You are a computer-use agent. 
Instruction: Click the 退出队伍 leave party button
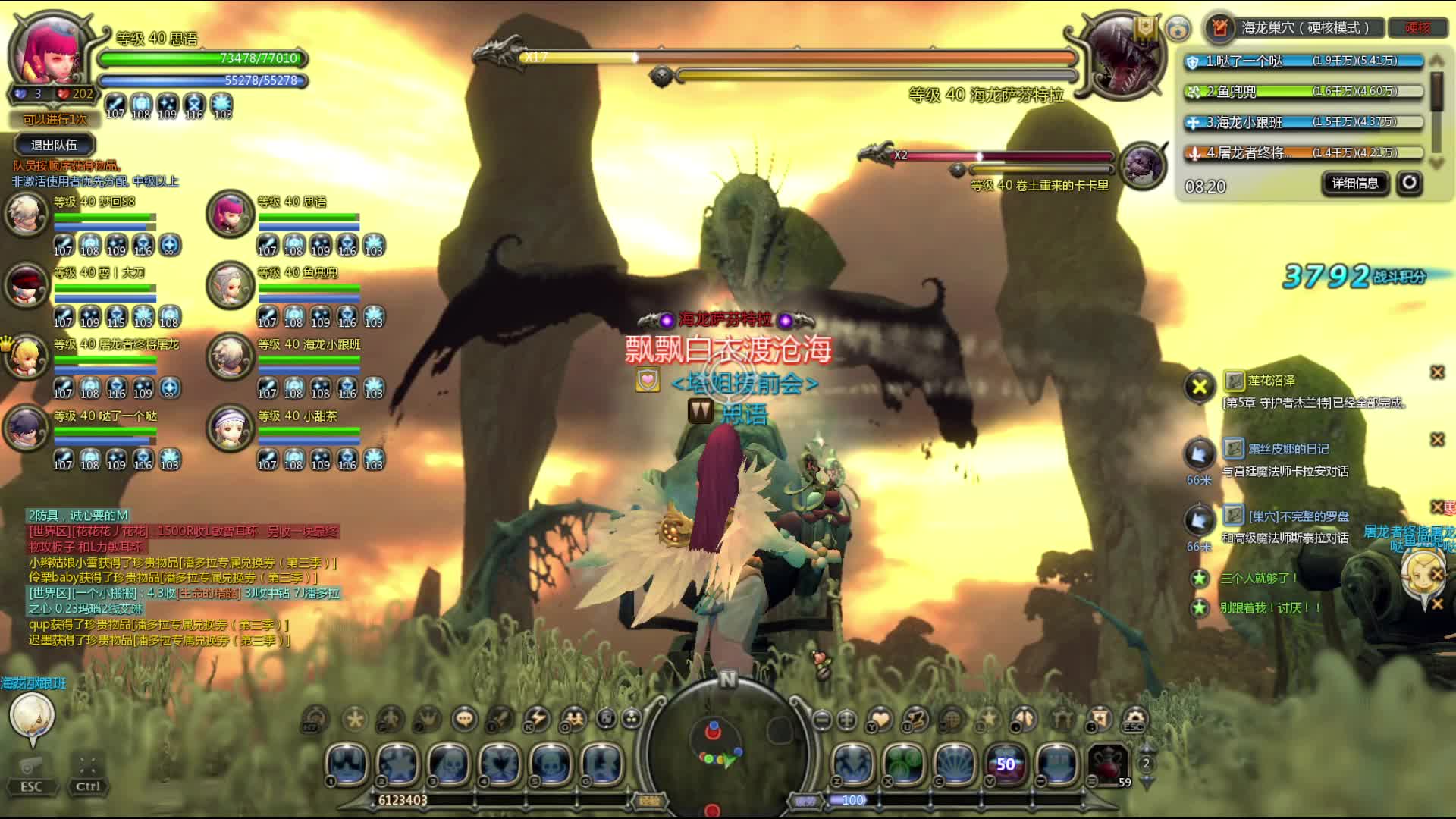tap(54, 145)
